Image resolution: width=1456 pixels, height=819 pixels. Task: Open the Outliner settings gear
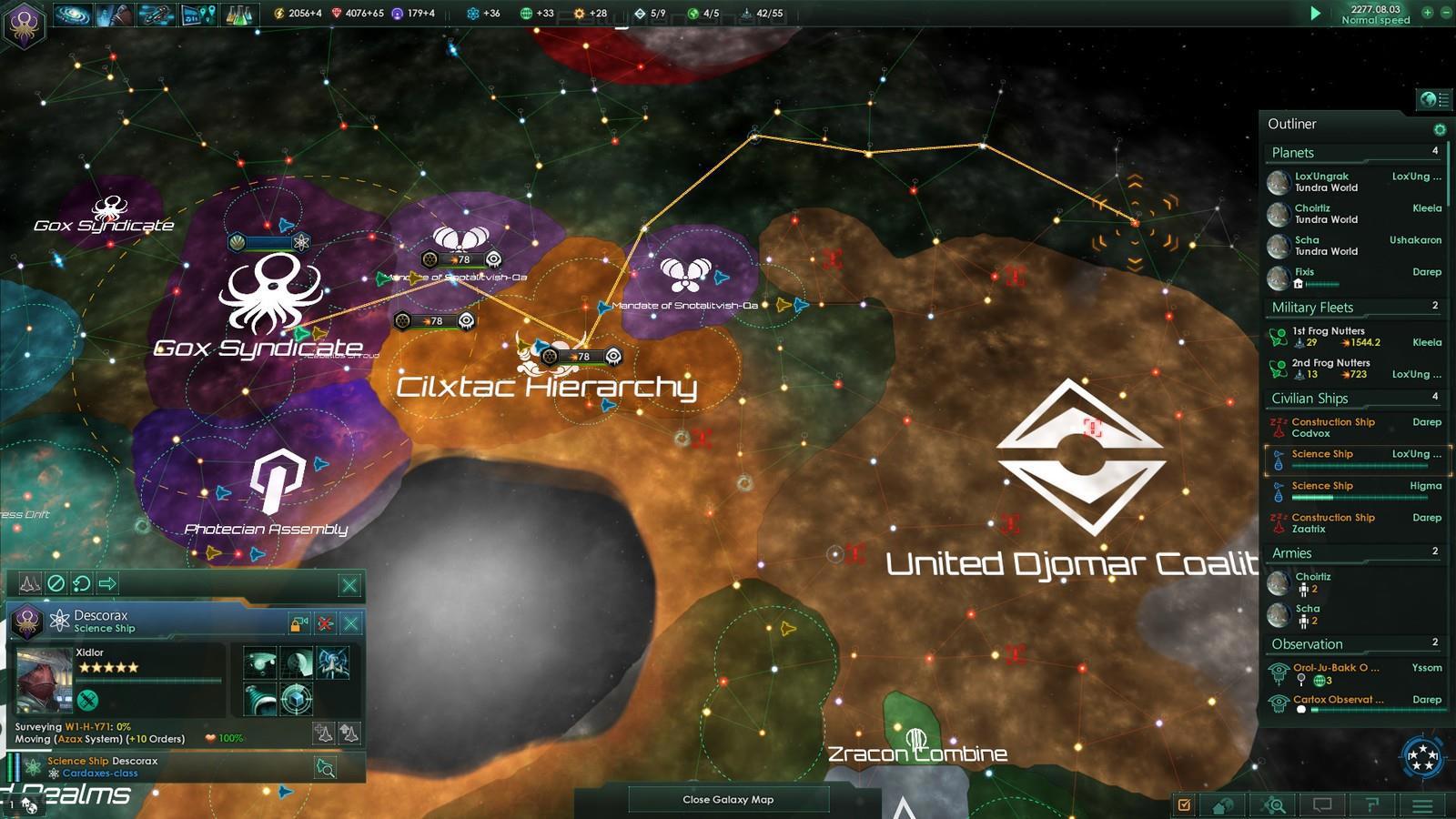click(1439, 129)
